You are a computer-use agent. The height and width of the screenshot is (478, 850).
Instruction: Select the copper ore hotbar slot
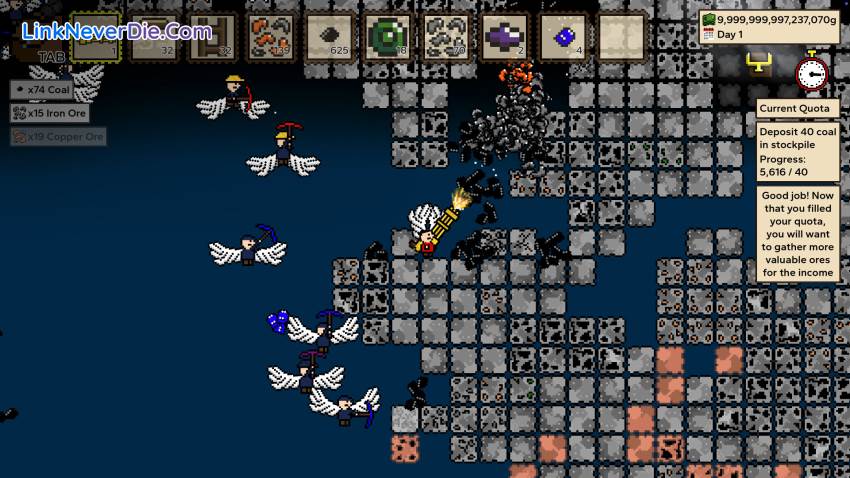[270, 37]
